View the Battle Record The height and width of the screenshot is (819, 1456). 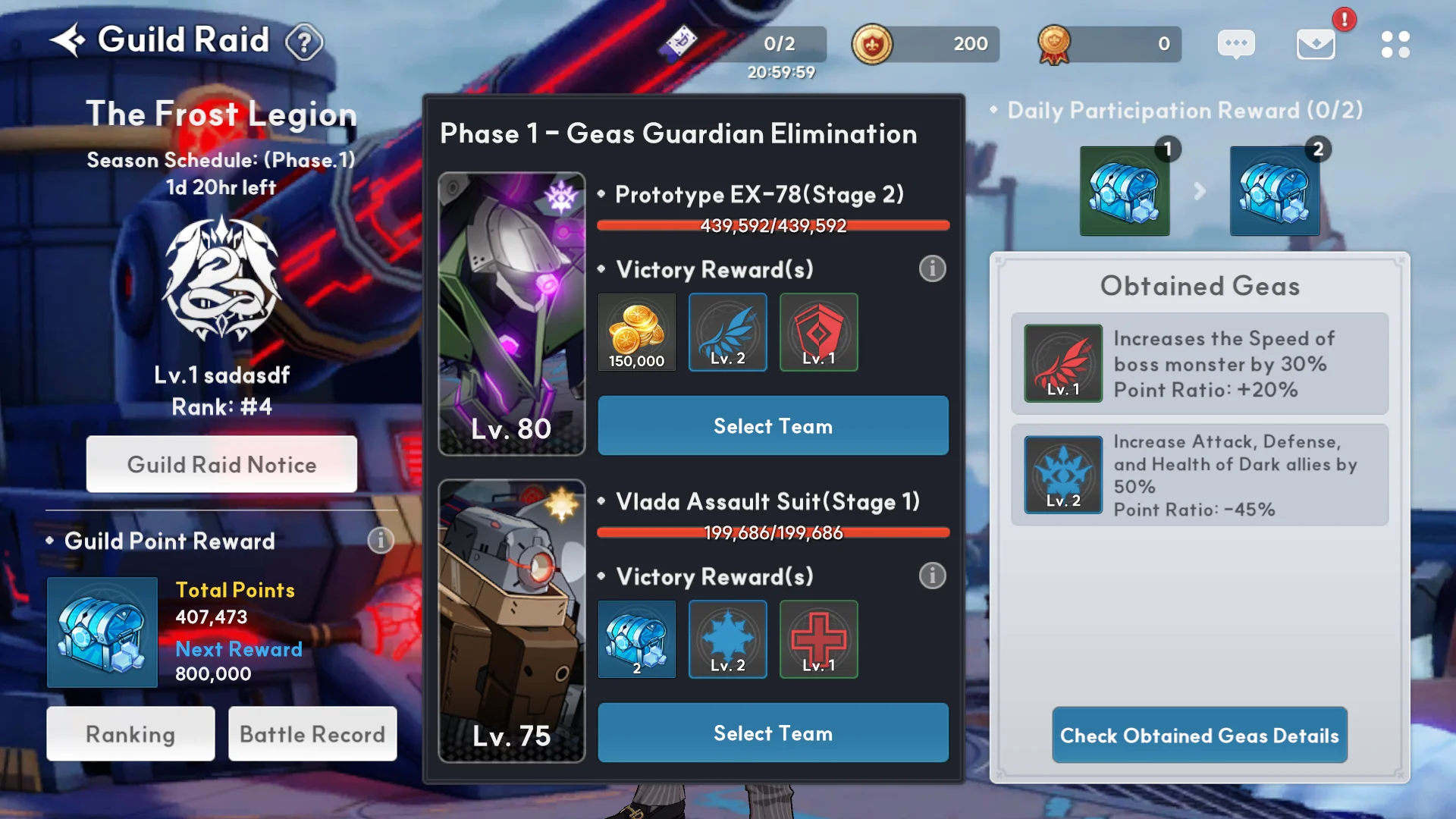(312, 734)
